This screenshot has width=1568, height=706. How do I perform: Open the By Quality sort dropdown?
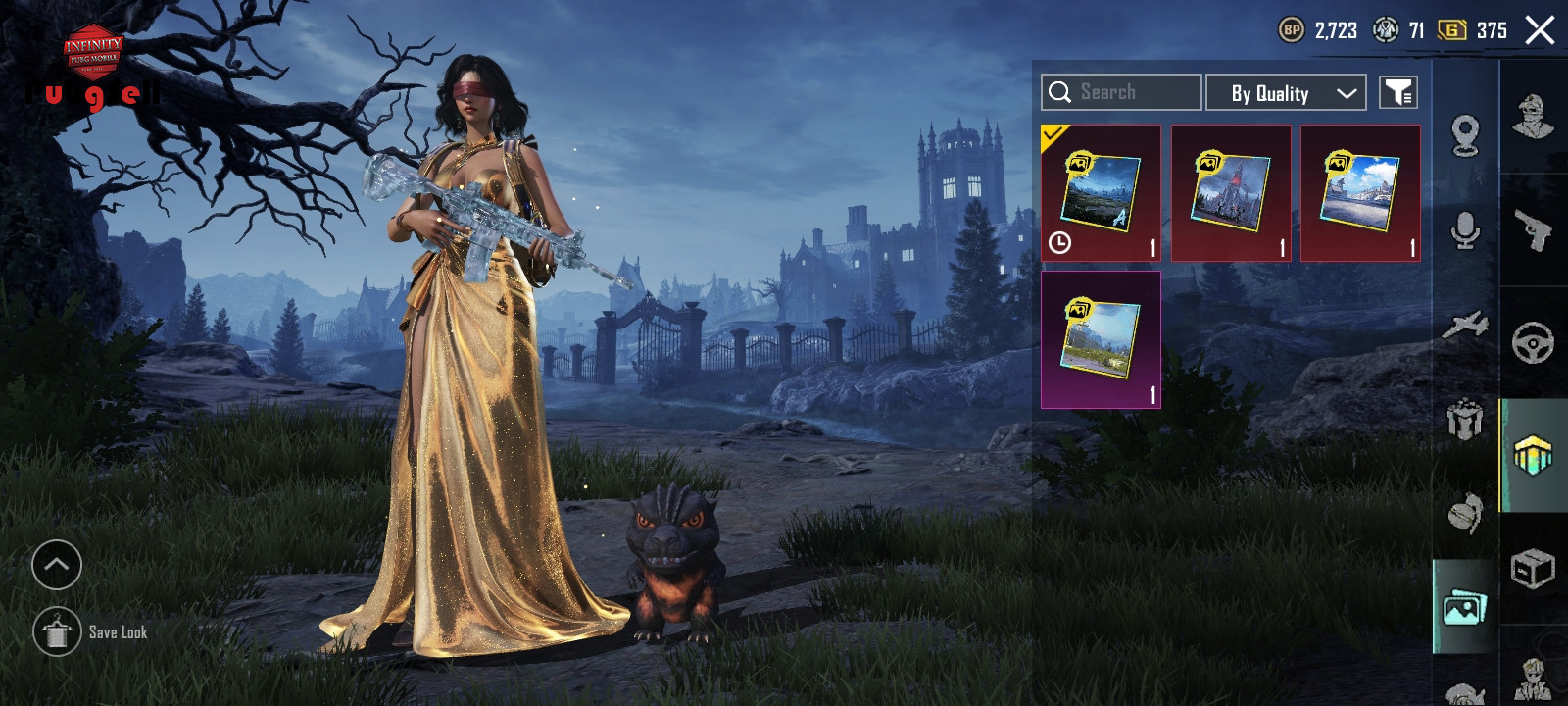[1285, 93]
